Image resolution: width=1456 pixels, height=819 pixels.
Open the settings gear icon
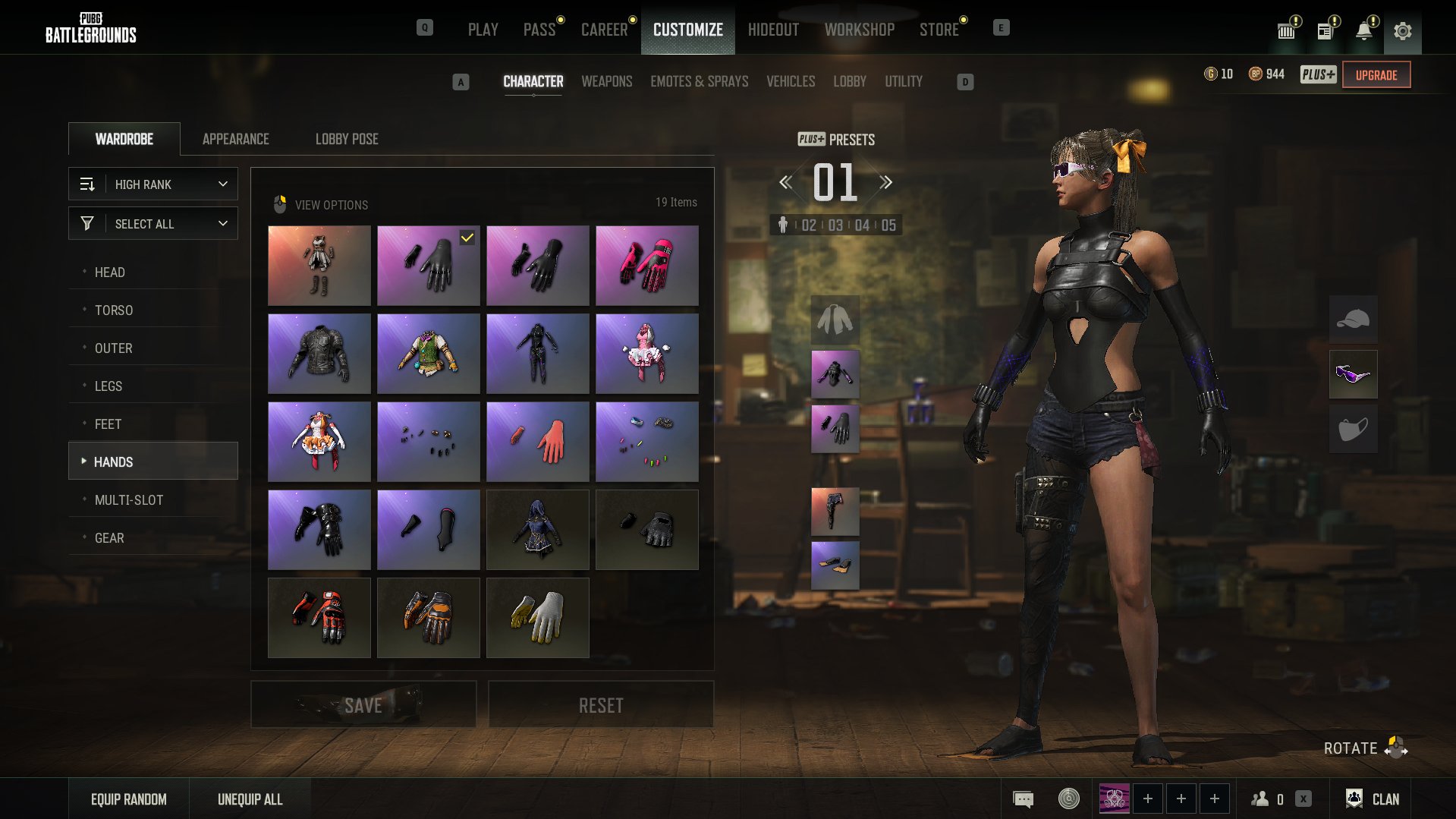pyautogui.click(x=1402, y=31)
